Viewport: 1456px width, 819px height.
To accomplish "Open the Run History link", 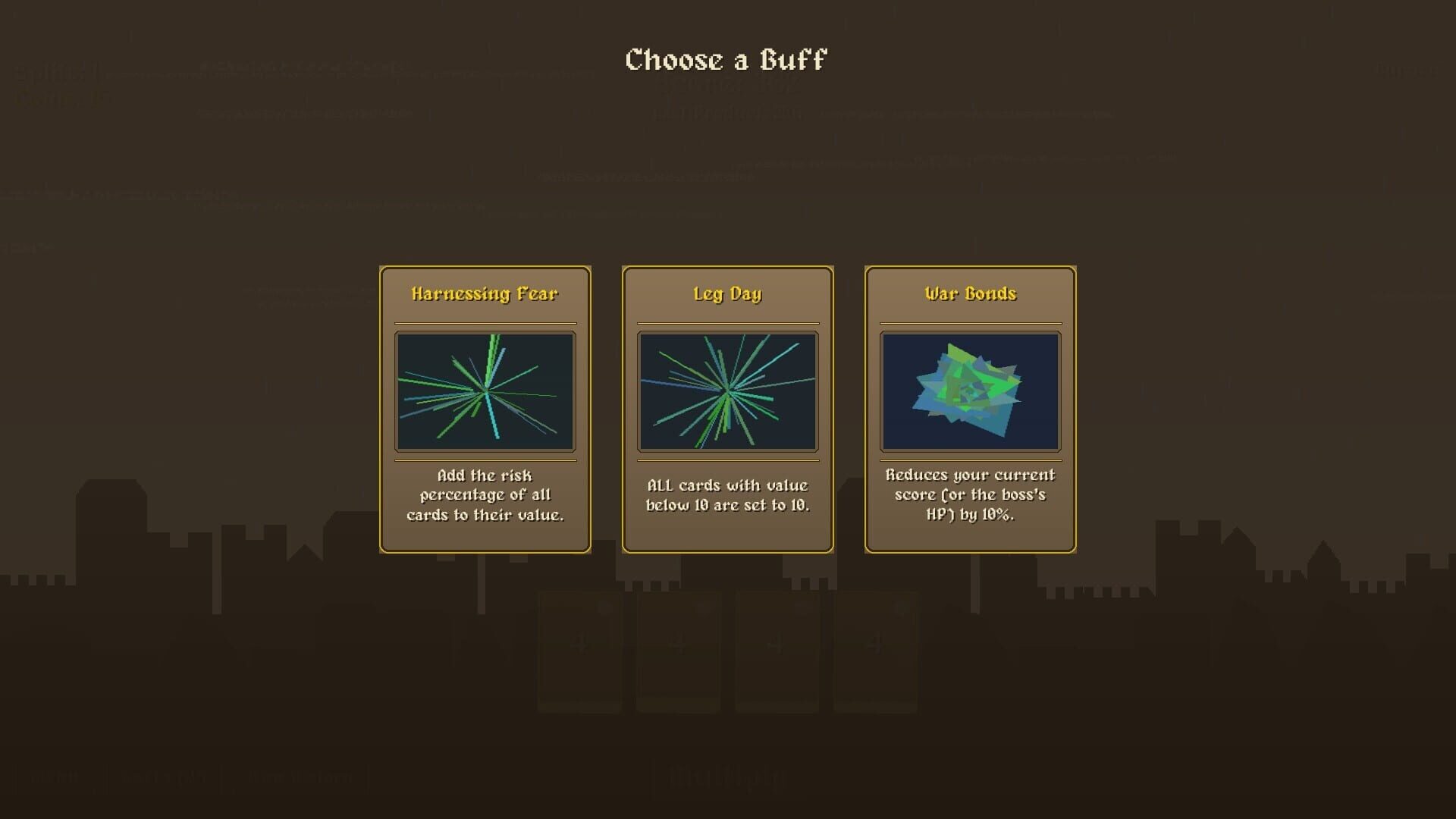I will point(300,775).
